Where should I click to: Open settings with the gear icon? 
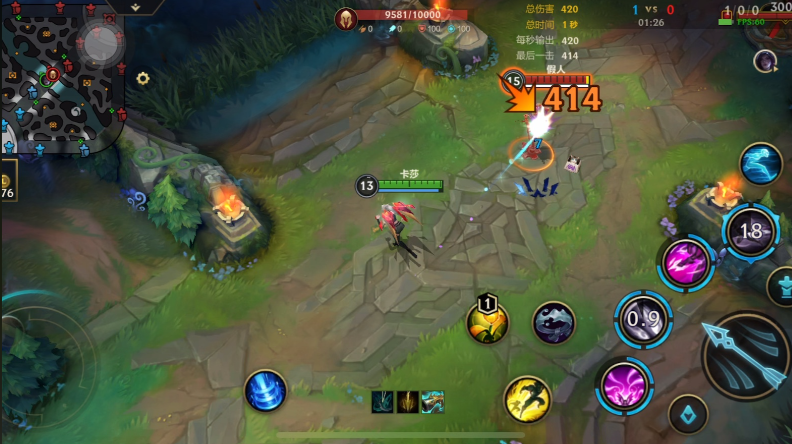pyautogui.click(x=143, y=78)
